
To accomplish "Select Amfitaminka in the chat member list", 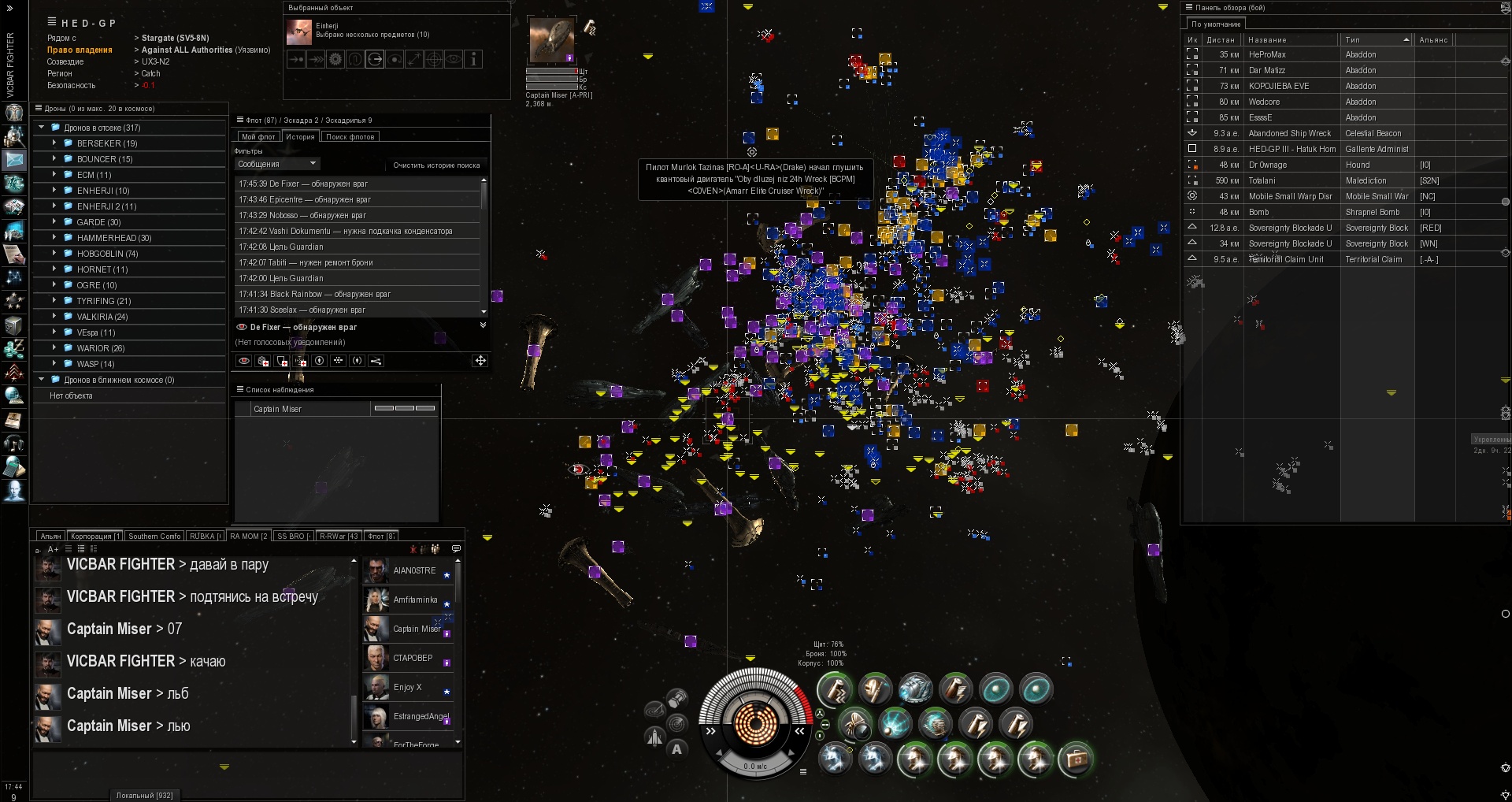I will pos(414,600).
